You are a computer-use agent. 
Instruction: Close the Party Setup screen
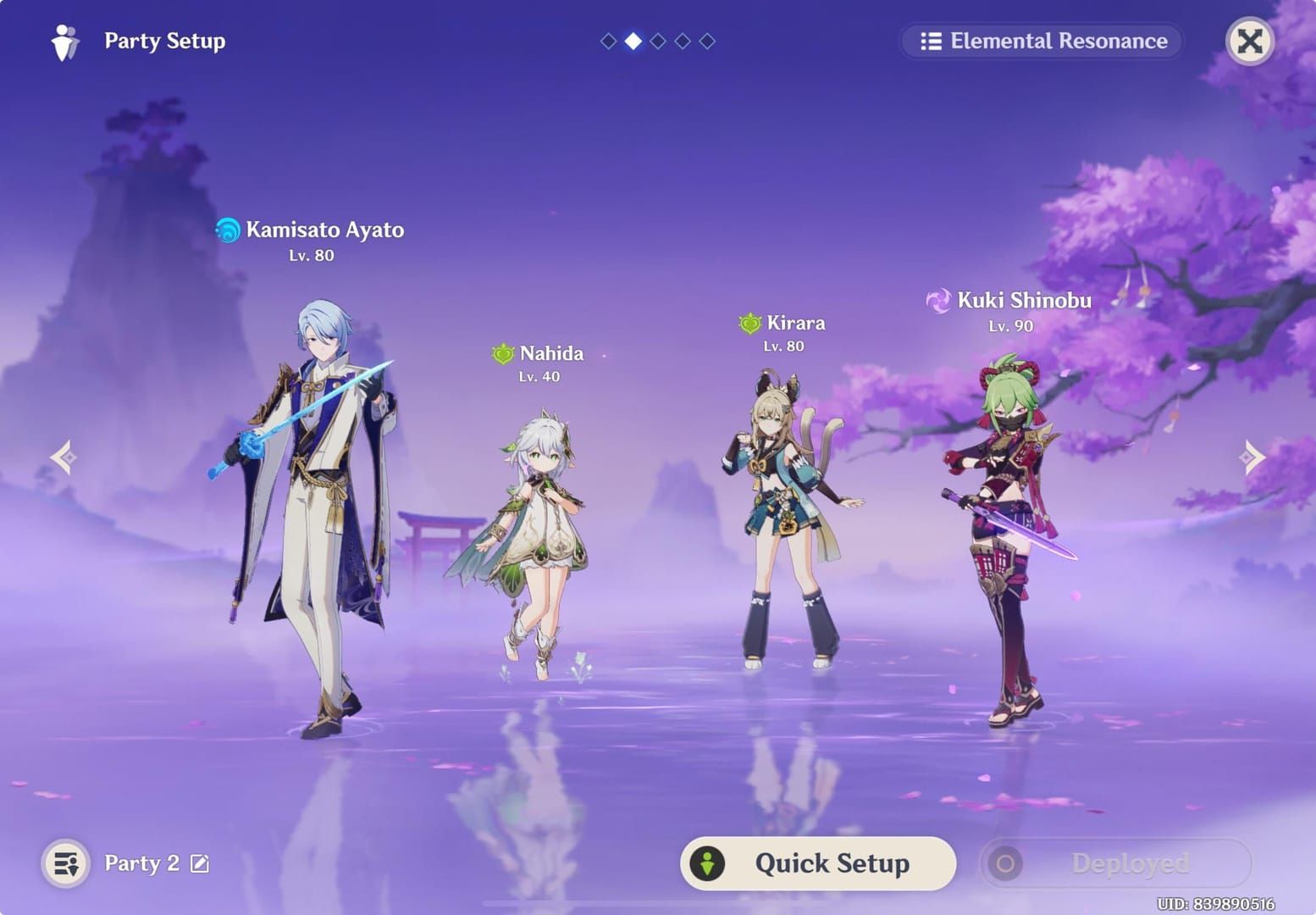click(x=1249, y=41)
